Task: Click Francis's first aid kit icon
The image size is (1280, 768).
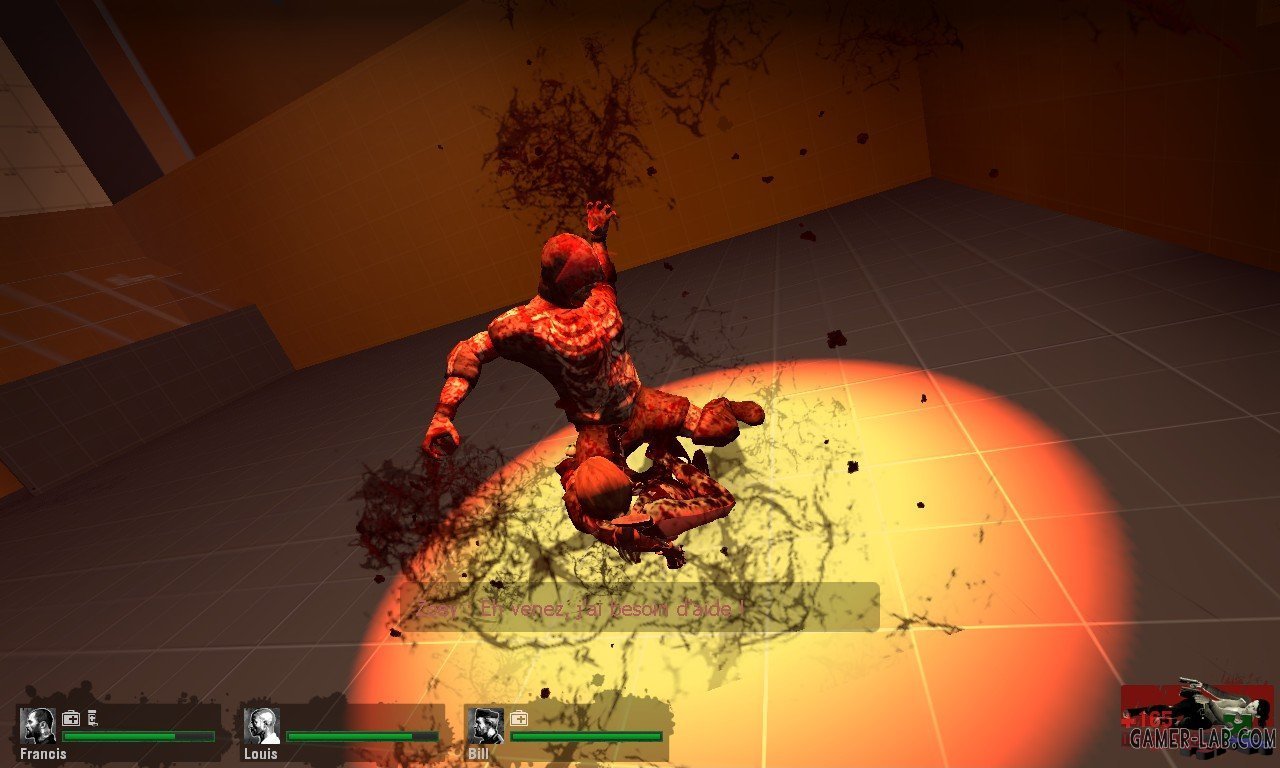Action: pyautogui.click(x=71, y=718)
